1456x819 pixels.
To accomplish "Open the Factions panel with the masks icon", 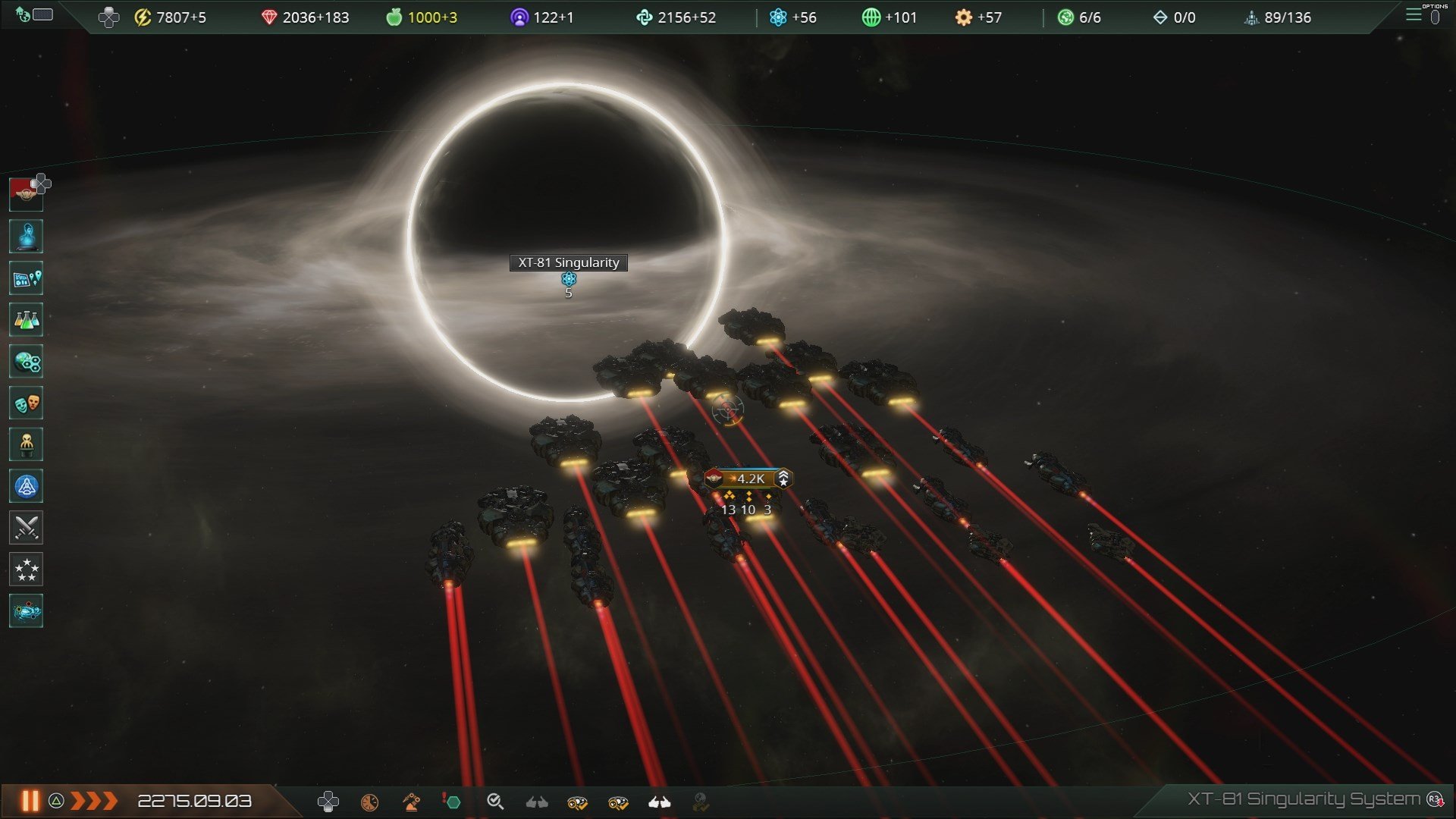I will (26, 403).
